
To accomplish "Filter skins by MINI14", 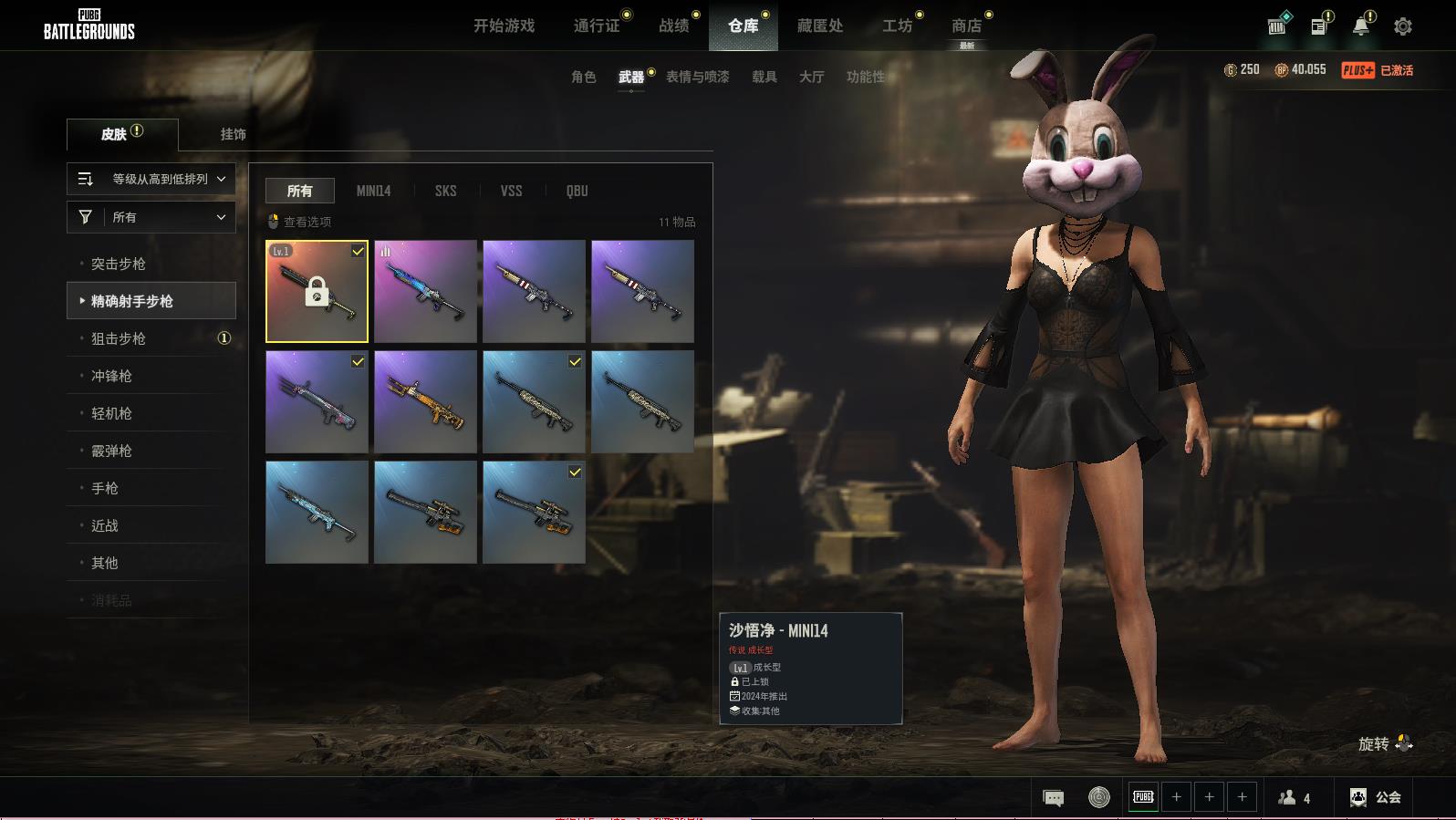I will 373,191.
